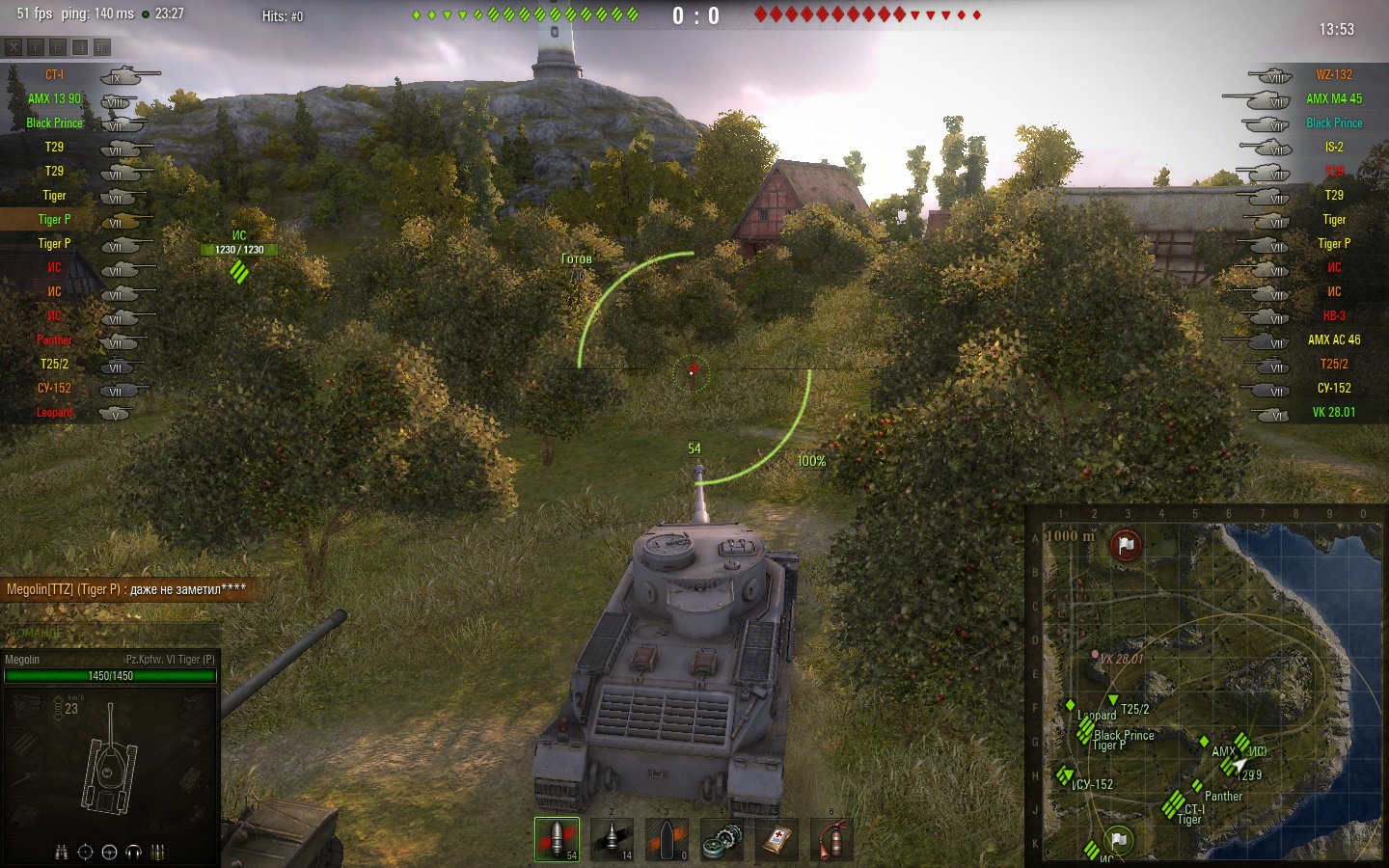Click the Panther marker on the minimap
The image size is (1389, 868).
(x=1197, y=786)
